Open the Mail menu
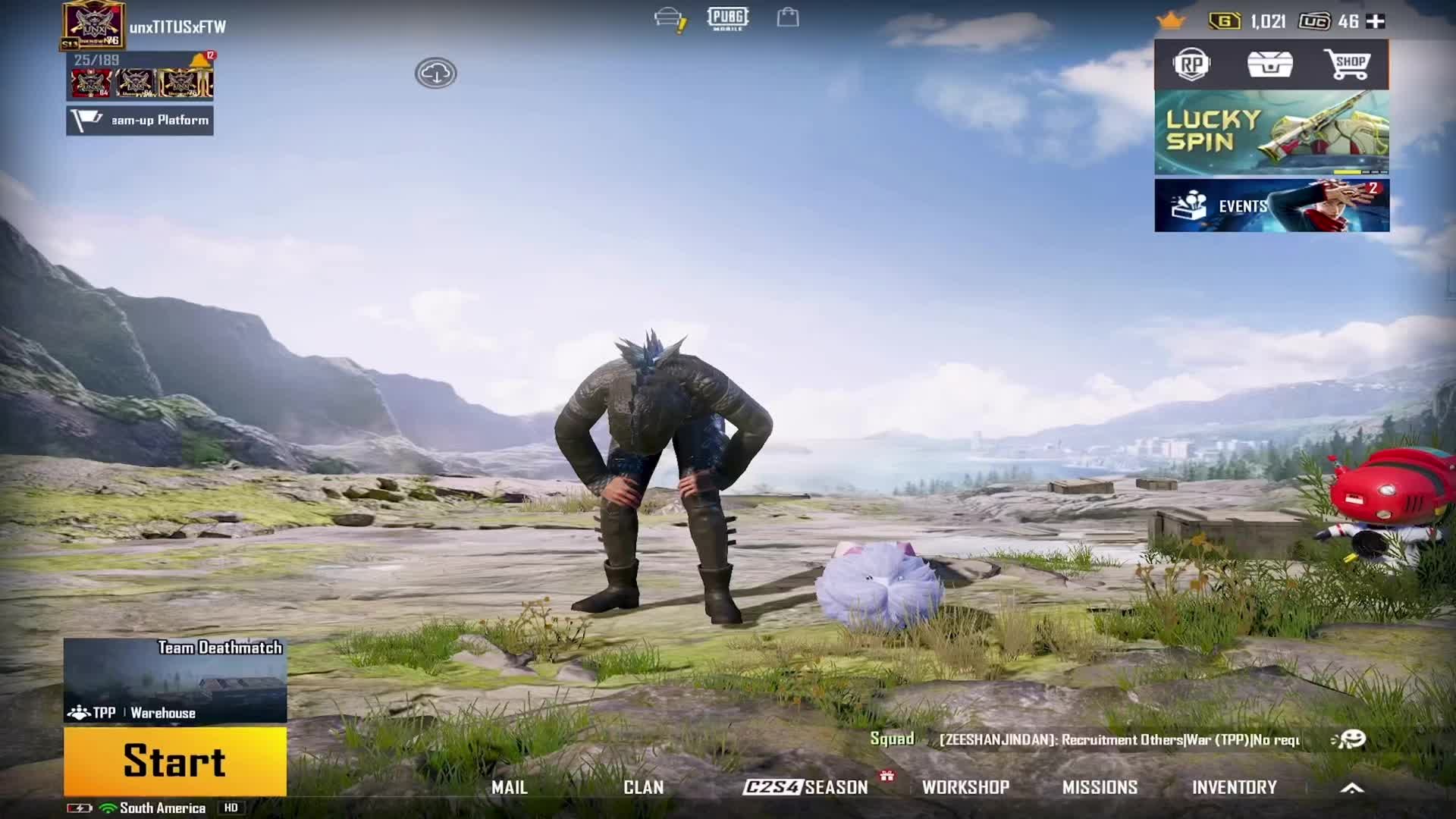Screen dimensions: 1456x819 [509, 787]
